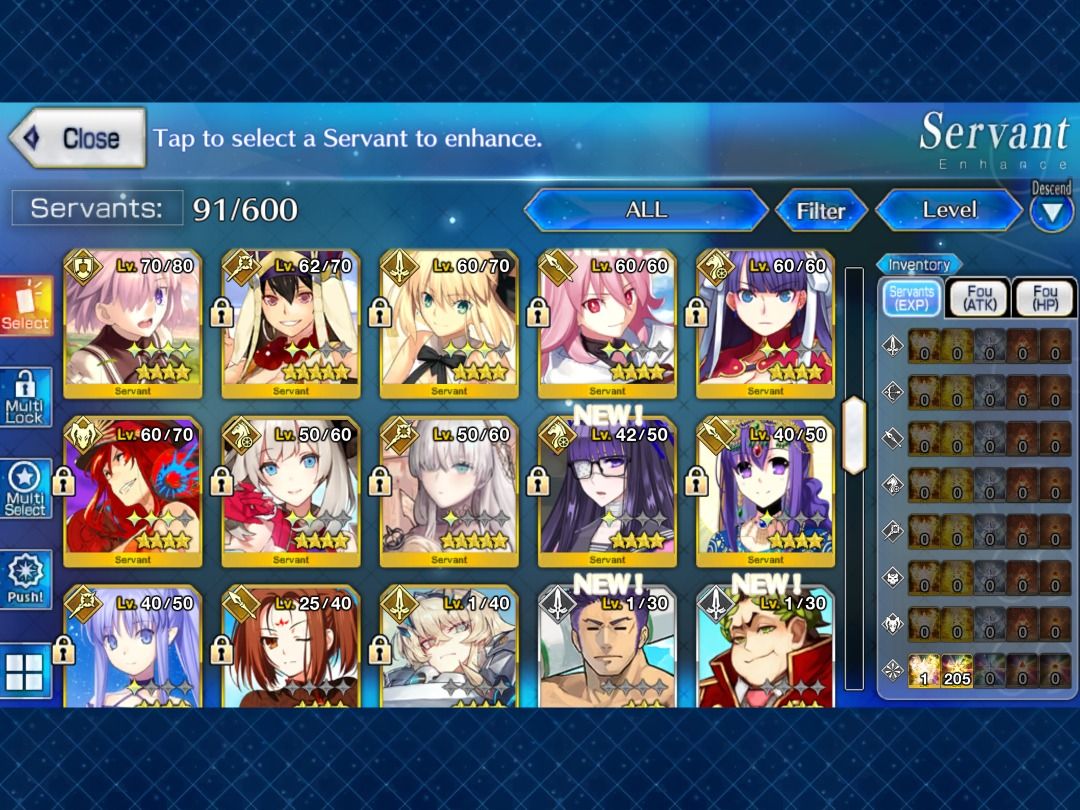Toggle the Descend sort direction arrow
The image size is (1080, 810).
tap(1051, 212)
